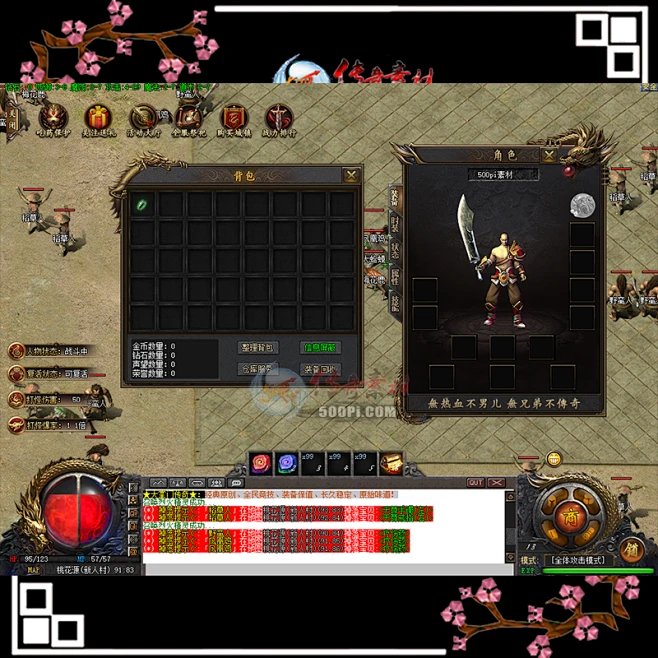Click the 整理背包 sort button
Image resolution: width=658 pixels, height=658 pixels.
257,347
